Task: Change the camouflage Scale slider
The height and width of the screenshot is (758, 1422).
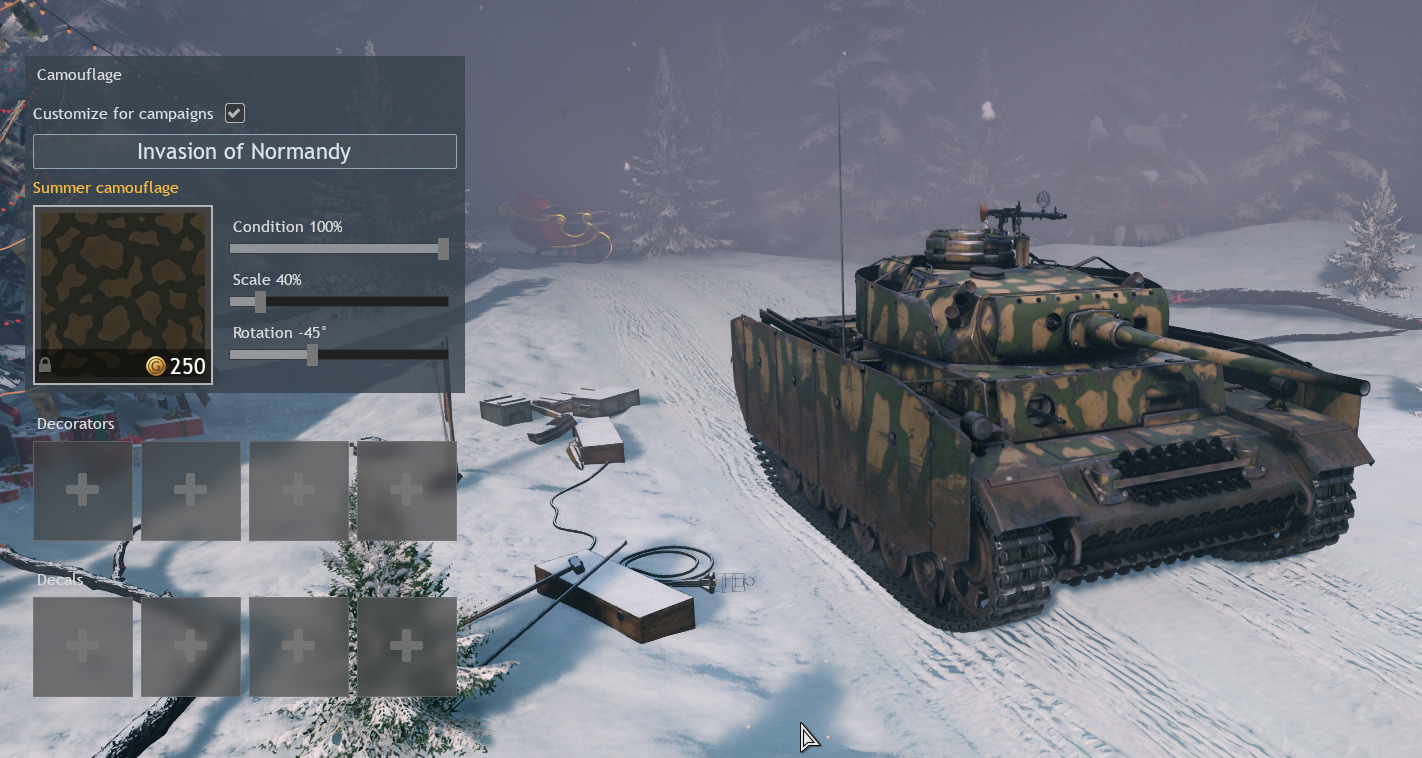Action: pyautogui.click(x=260, y=302)
